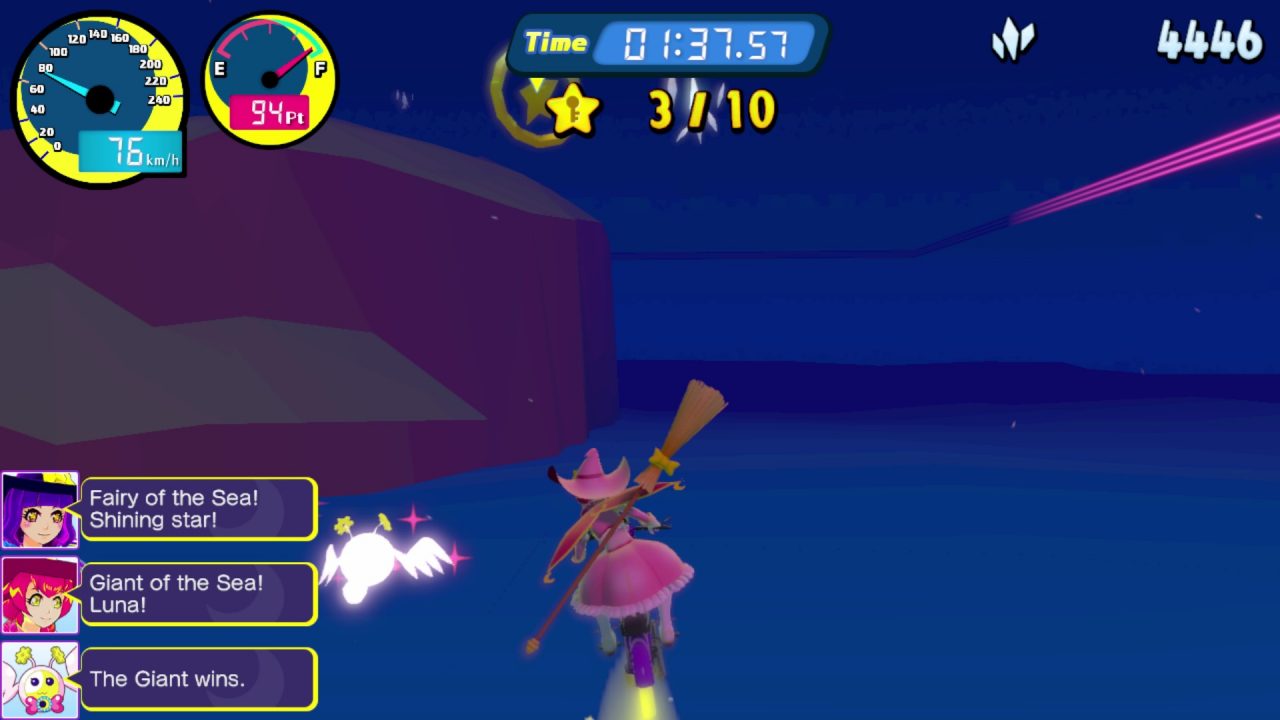
Task: Select the purple-haired witch dialogue portrait
Action: 40,510
